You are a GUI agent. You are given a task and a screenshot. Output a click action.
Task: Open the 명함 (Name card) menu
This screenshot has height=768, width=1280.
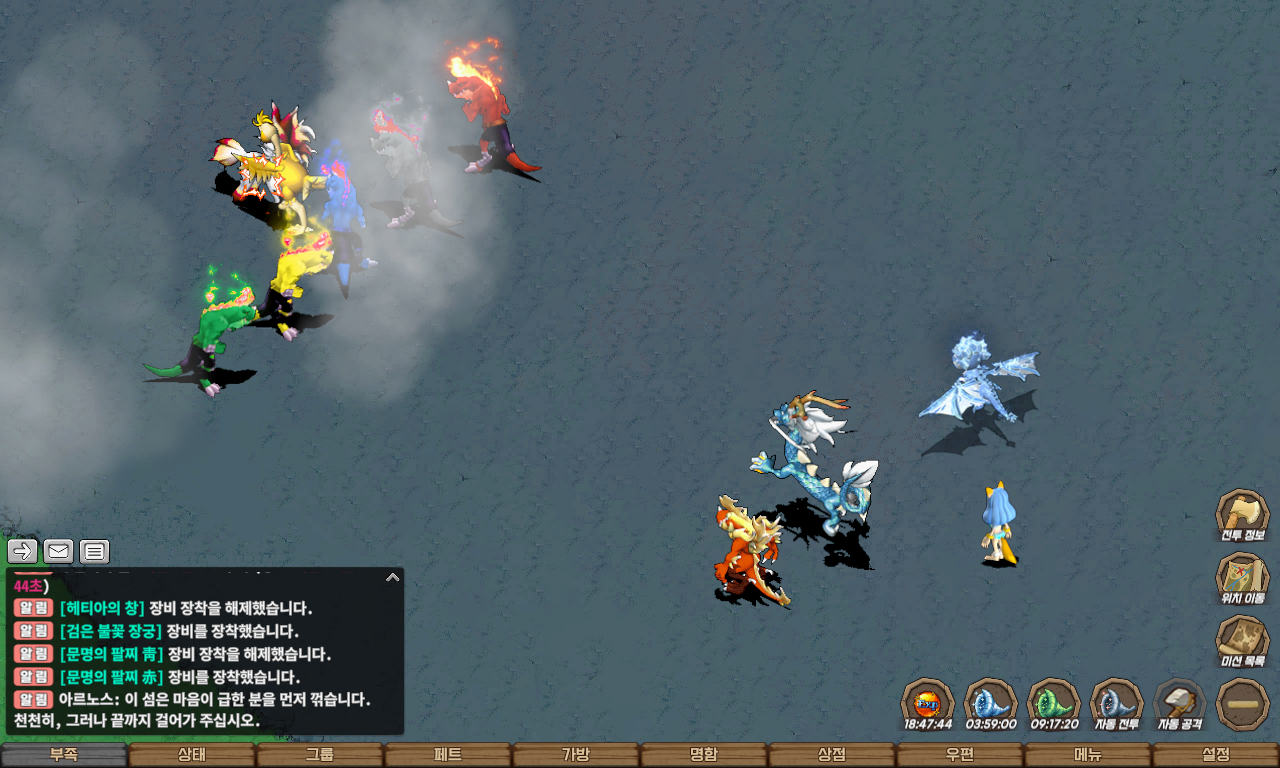tap(704, 755)
